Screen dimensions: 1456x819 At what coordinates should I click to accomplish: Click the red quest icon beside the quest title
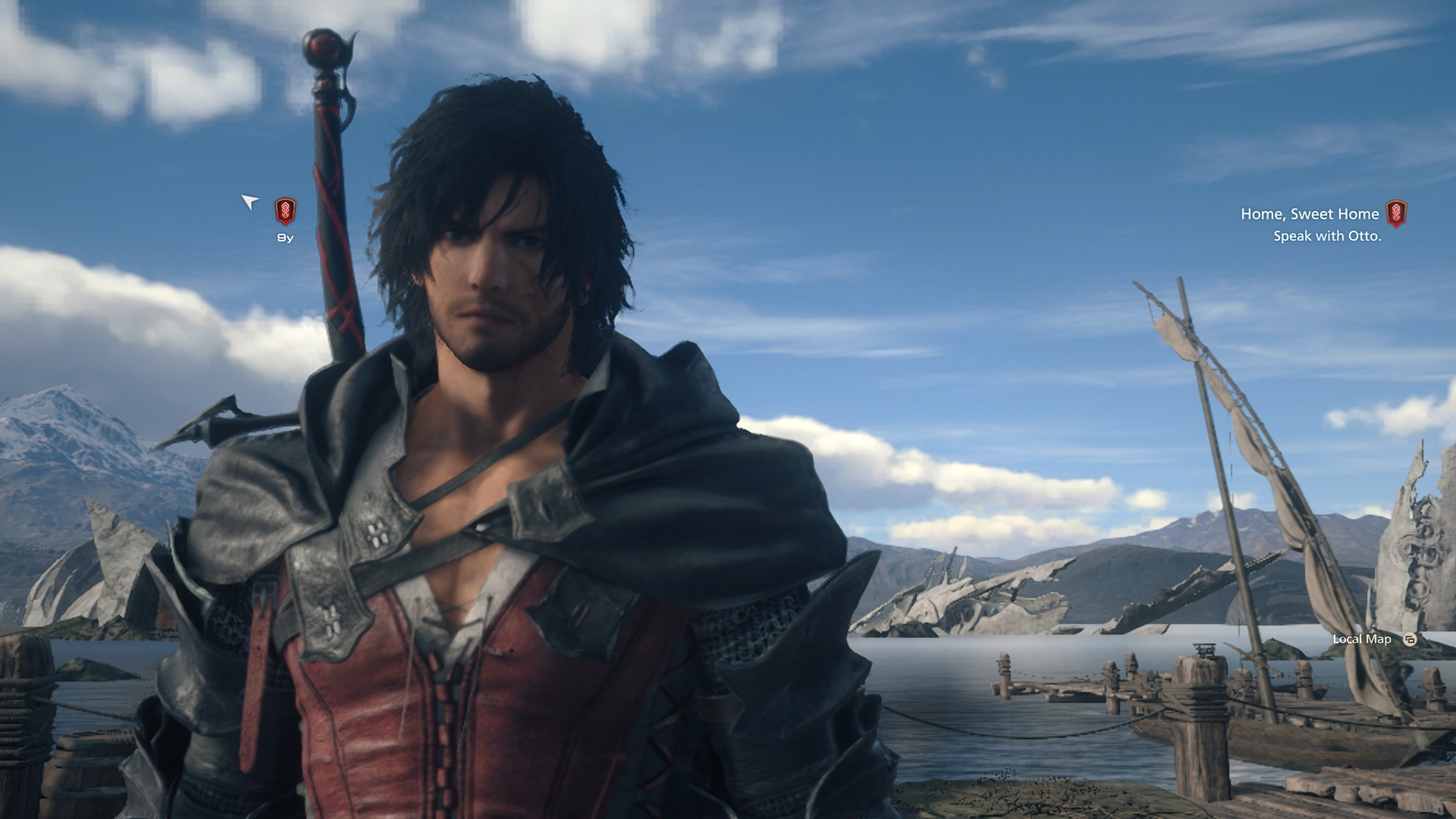click(x=1396, y=214)
